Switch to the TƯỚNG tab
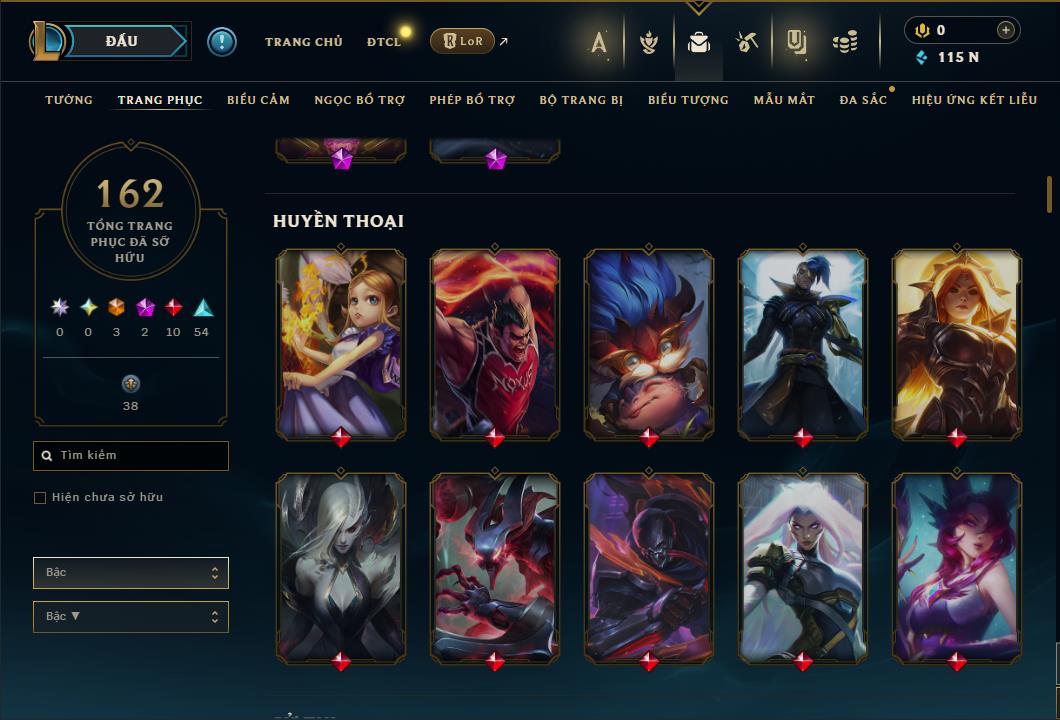The image size is (1060, 720). (x=69, y=100)
